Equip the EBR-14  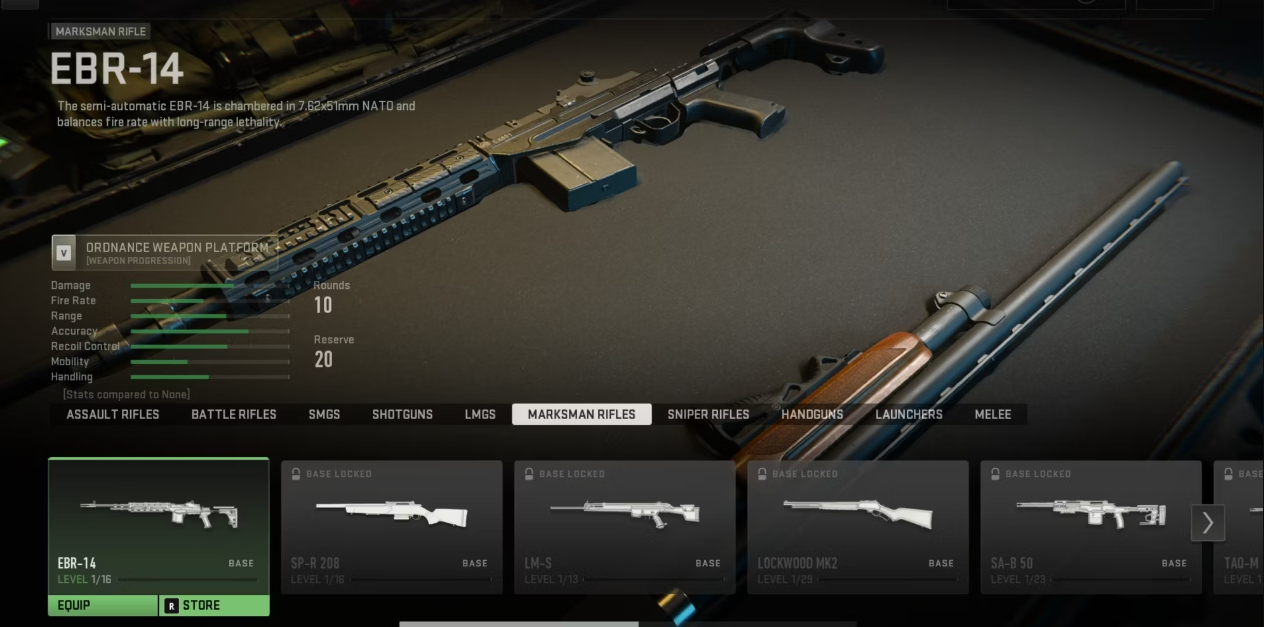103,605
